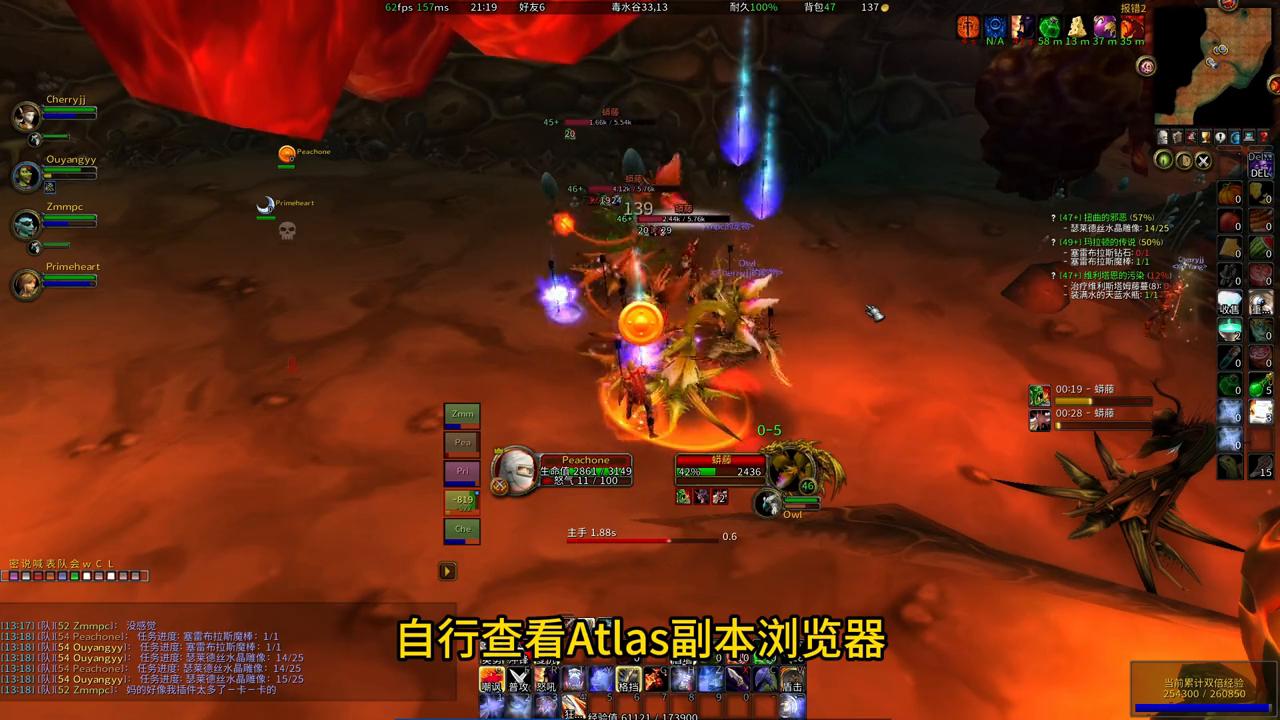The image size is (1280, 720).
Task: Click the experience bar at screen bottom
Action: pyautogui.click(x=640, y=717)
